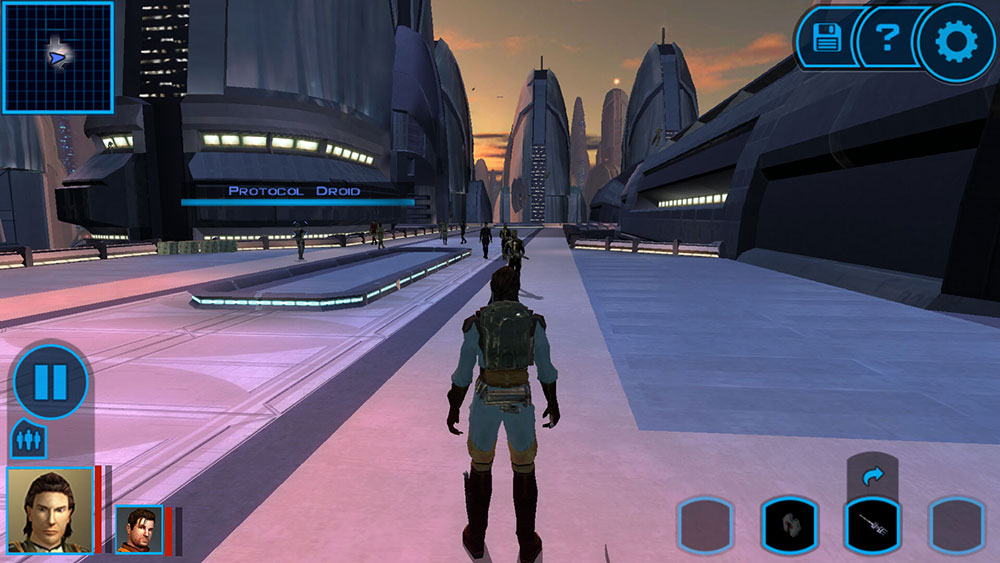1000x563 pixels.
Task: Open the settings gear menu
Action: point(955,42)
